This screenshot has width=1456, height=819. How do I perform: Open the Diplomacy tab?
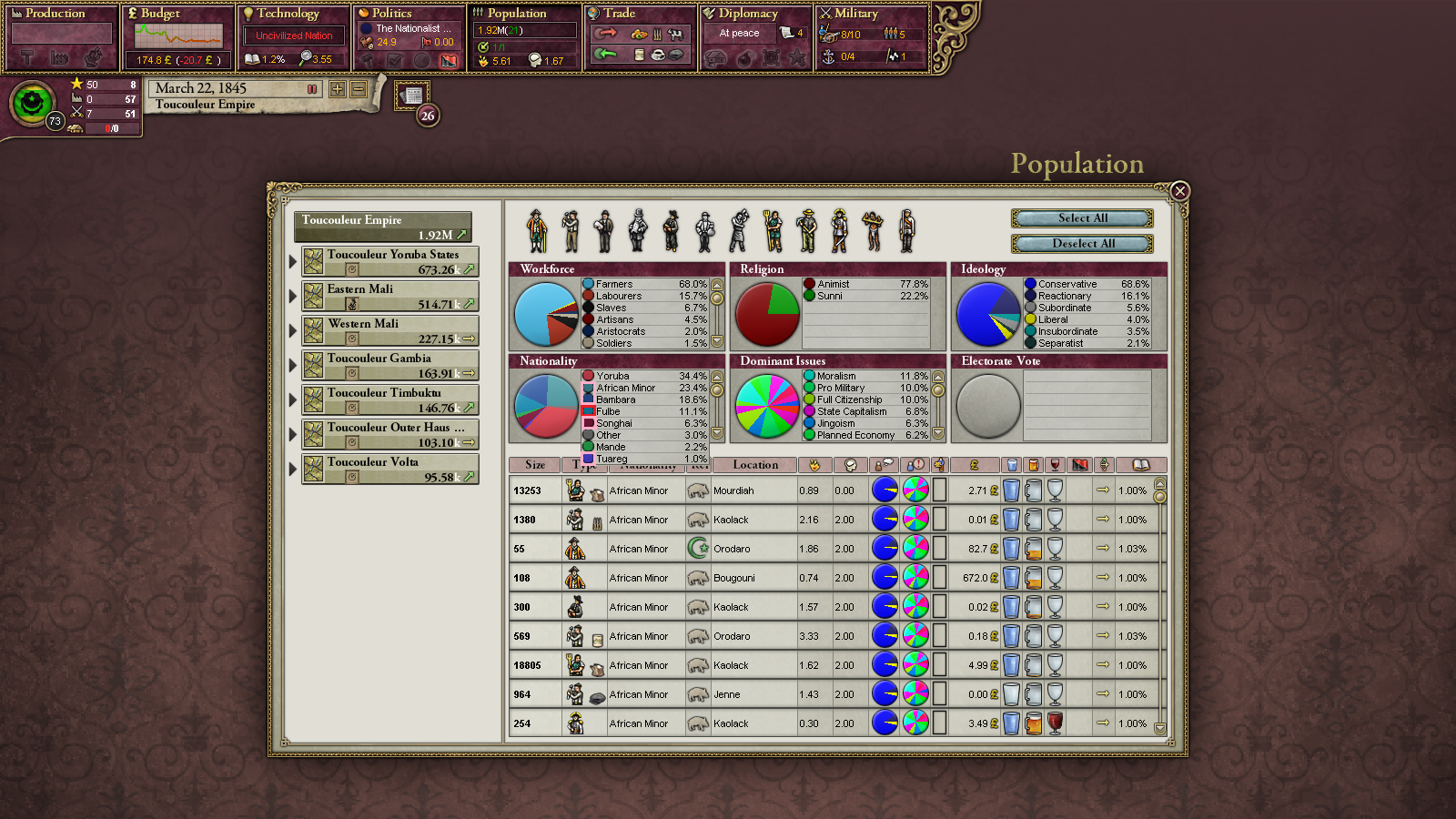pyautogui.click(x=748, y=14)
